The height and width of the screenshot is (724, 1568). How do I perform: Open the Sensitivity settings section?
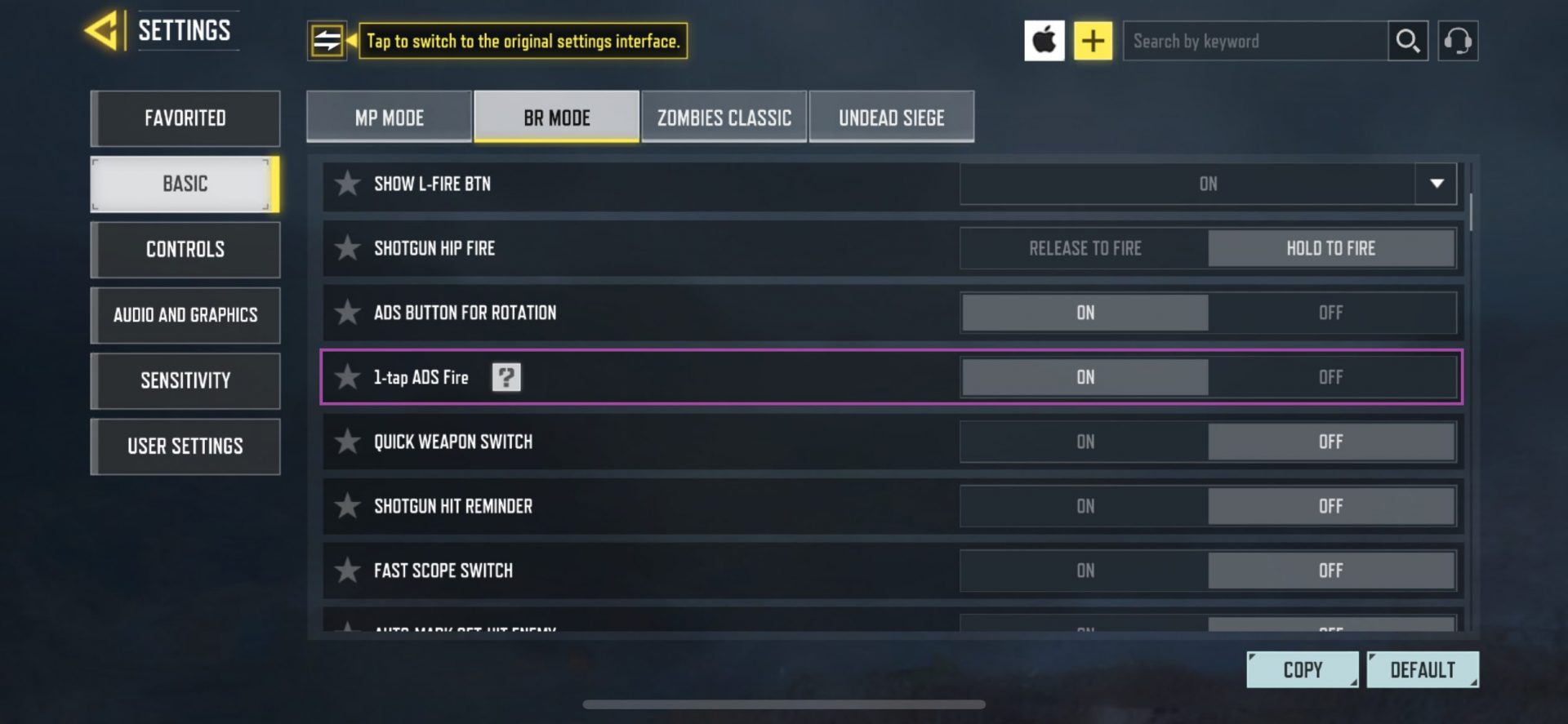(185, 380)
